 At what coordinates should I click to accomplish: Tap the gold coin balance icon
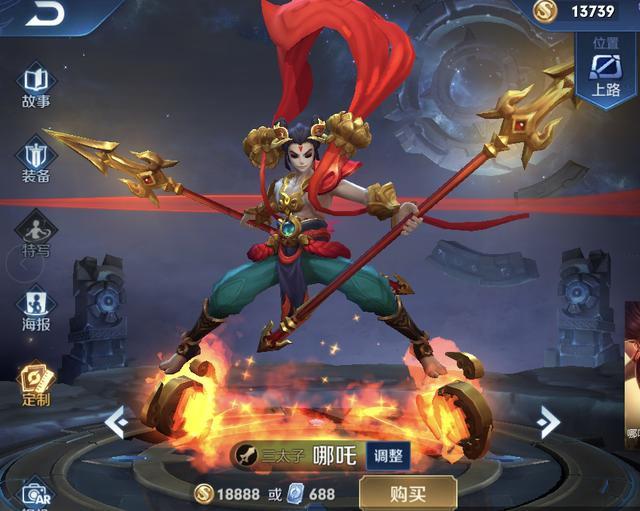point(545,11)
